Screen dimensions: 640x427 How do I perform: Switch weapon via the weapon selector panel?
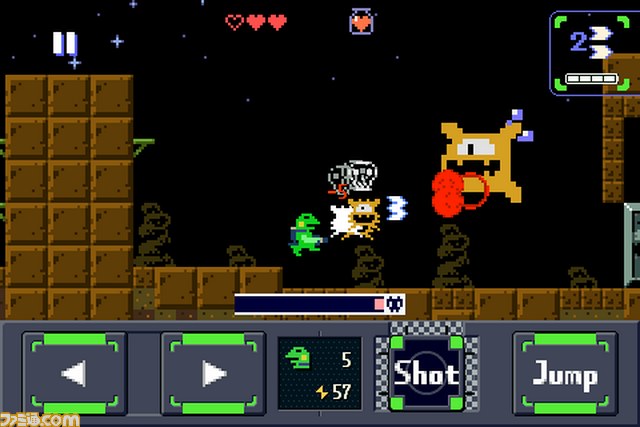click(593, 52)
